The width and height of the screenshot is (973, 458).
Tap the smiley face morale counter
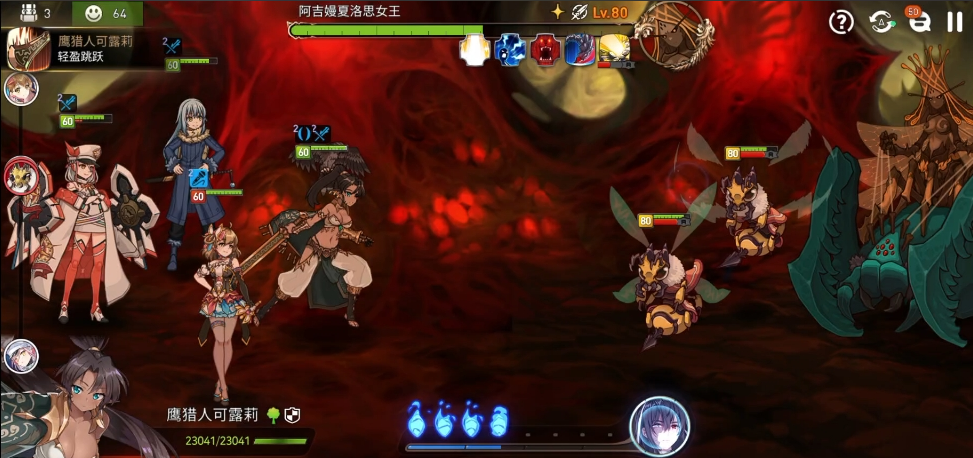pos(94,13)
